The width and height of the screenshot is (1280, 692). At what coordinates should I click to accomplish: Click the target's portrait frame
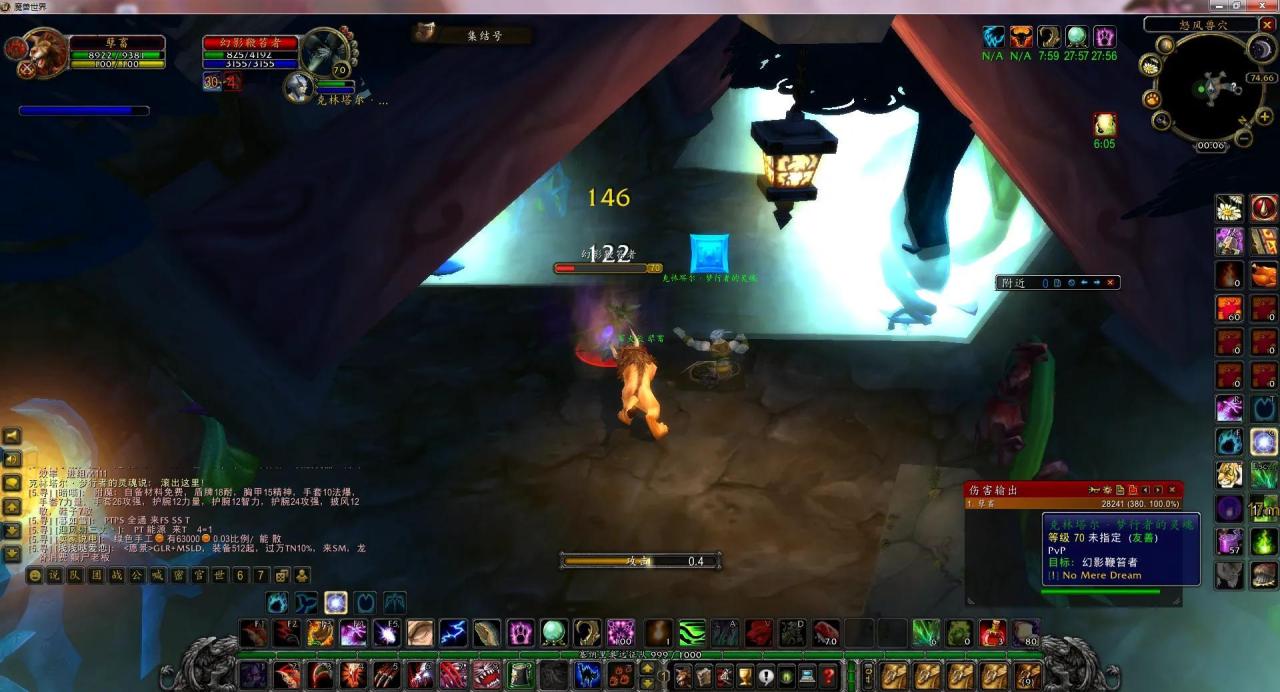click(323, 50)
